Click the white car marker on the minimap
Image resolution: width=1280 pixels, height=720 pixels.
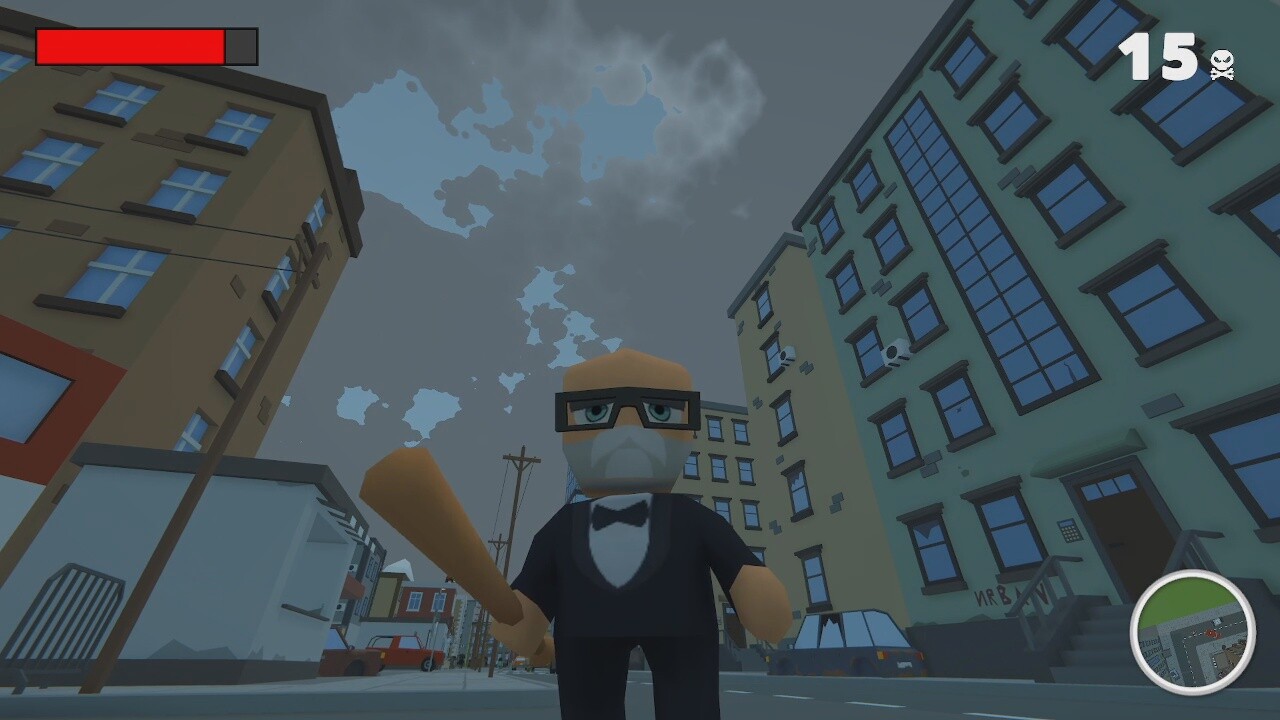[x=1216, y=621]
